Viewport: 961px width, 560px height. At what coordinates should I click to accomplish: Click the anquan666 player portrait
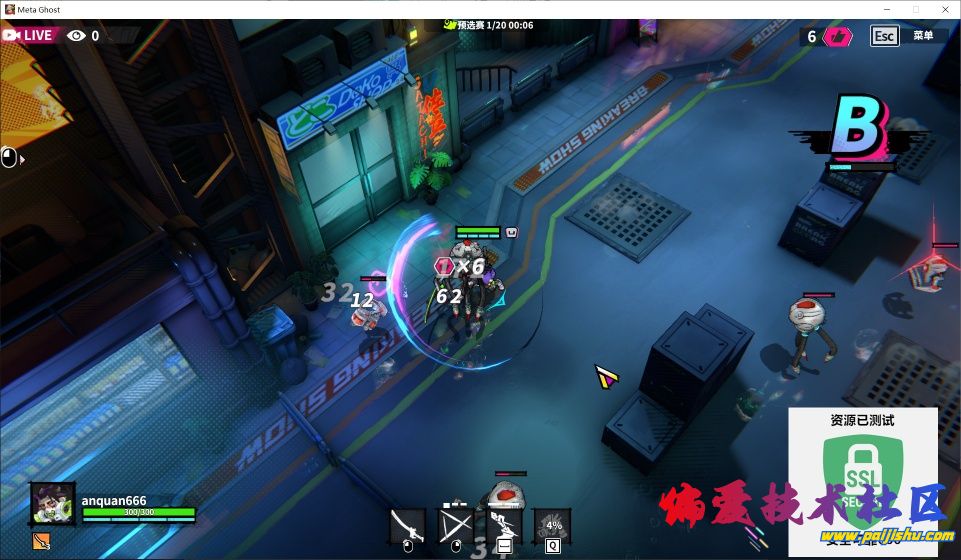click(53, 503)
